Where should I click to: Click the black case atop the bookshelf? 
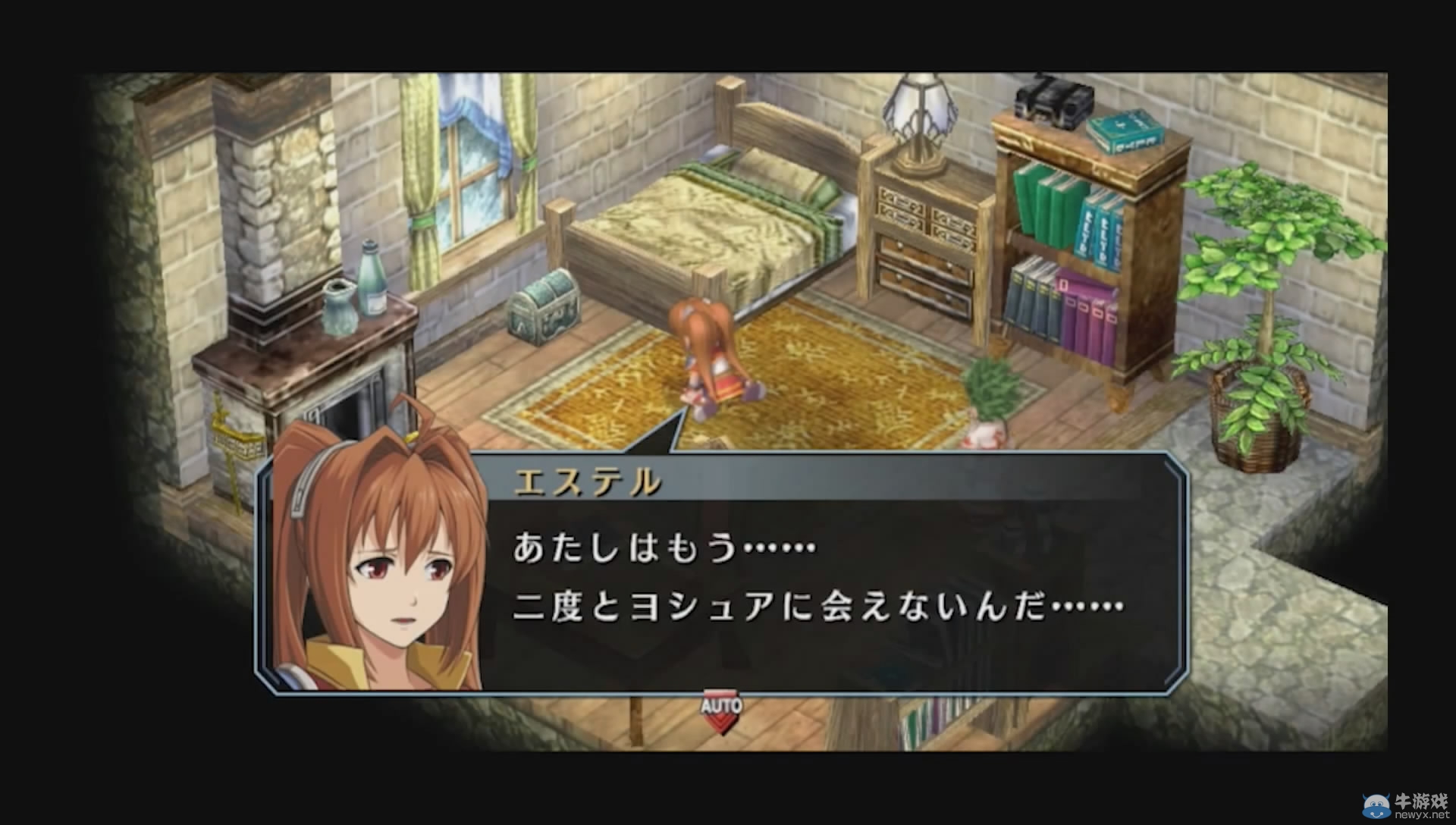pos(1050,102)
